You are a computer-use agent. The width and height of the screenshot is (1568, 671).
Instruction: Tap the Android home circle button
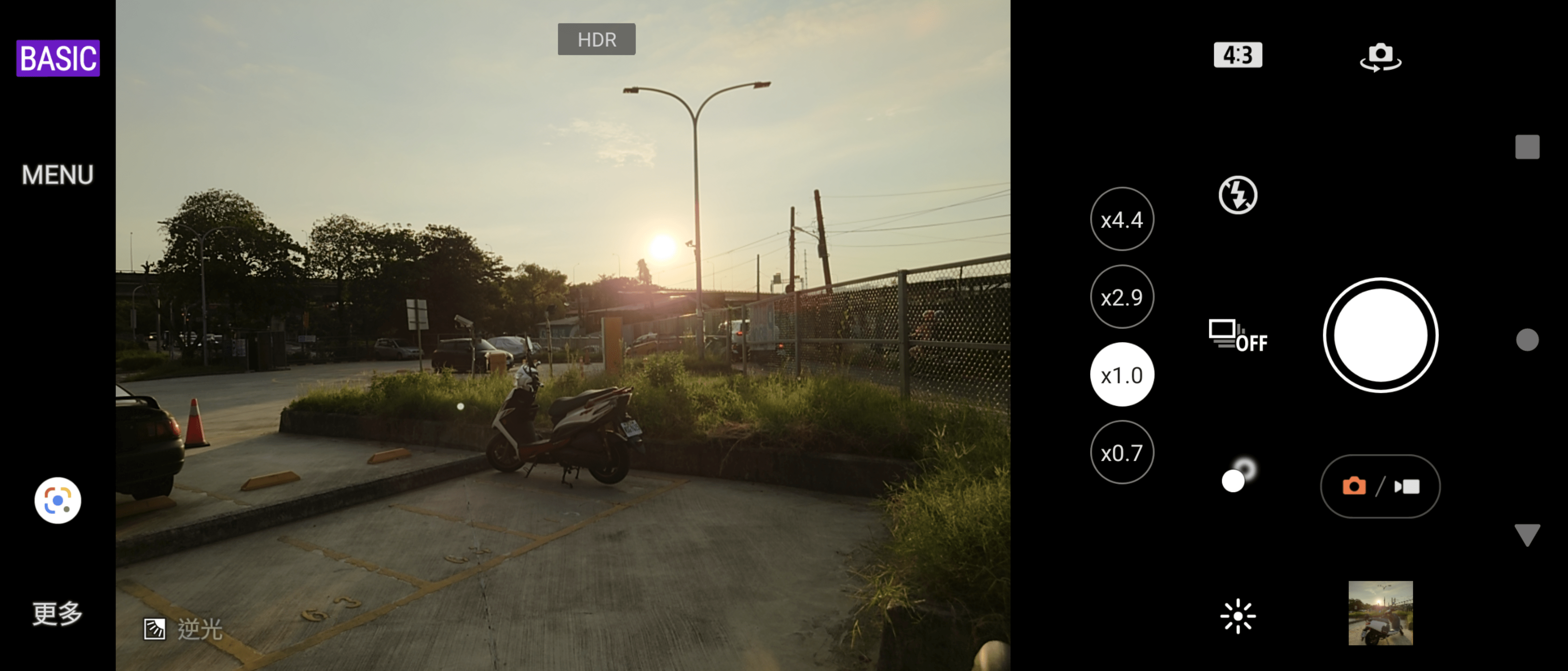pyautogui.click(x=1527, y=340)
